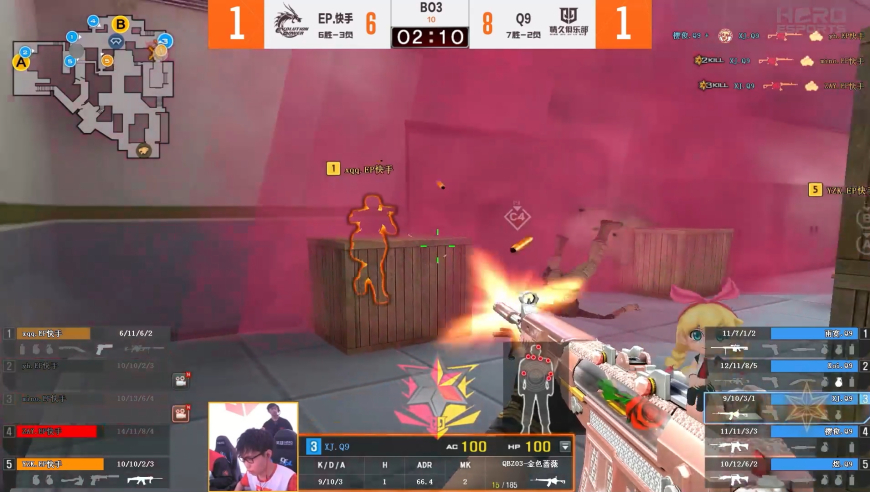Click the EP dragon team logo
The image size is (870, 492).
tap(287, 24)
